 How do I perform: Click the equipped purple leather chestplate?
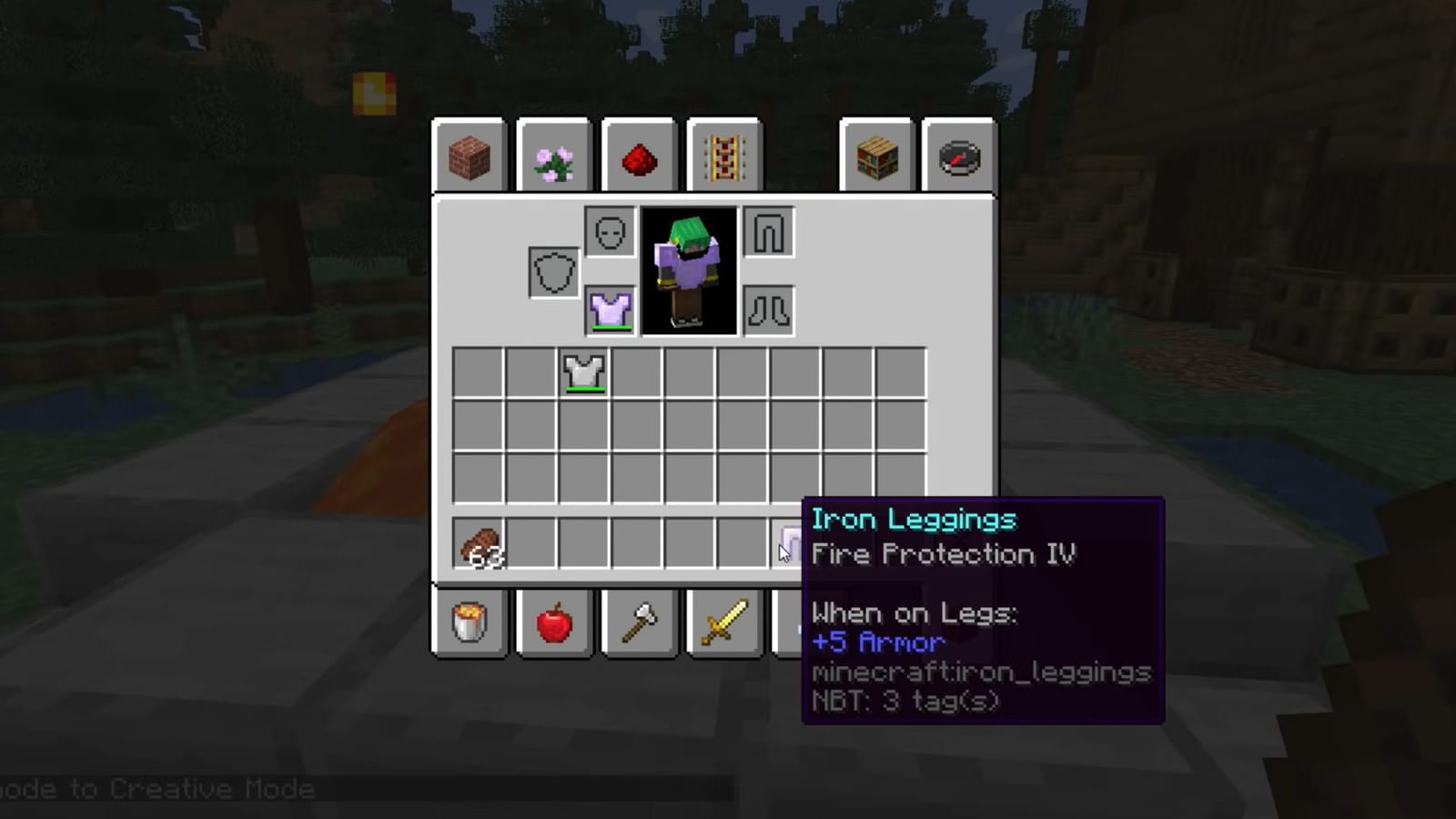pos(610,310)
